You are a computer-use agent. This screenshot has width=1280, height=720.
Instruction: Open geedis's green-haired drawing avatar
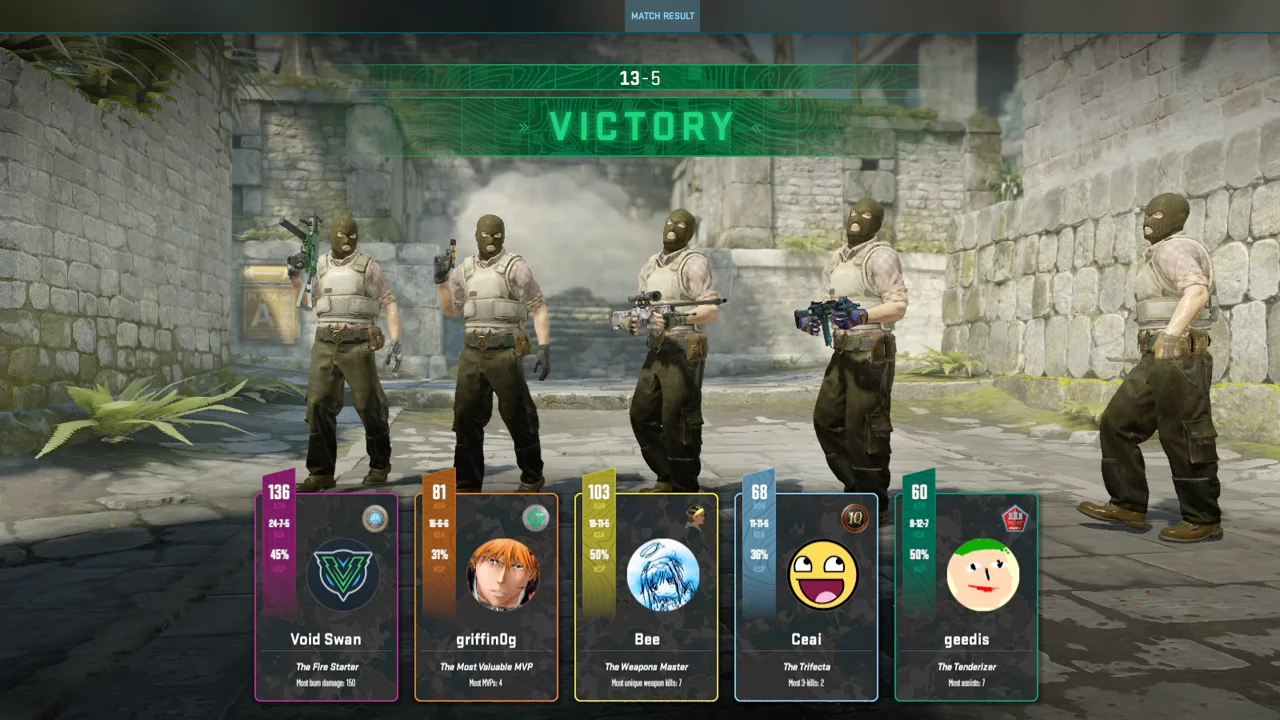[982, 574]
